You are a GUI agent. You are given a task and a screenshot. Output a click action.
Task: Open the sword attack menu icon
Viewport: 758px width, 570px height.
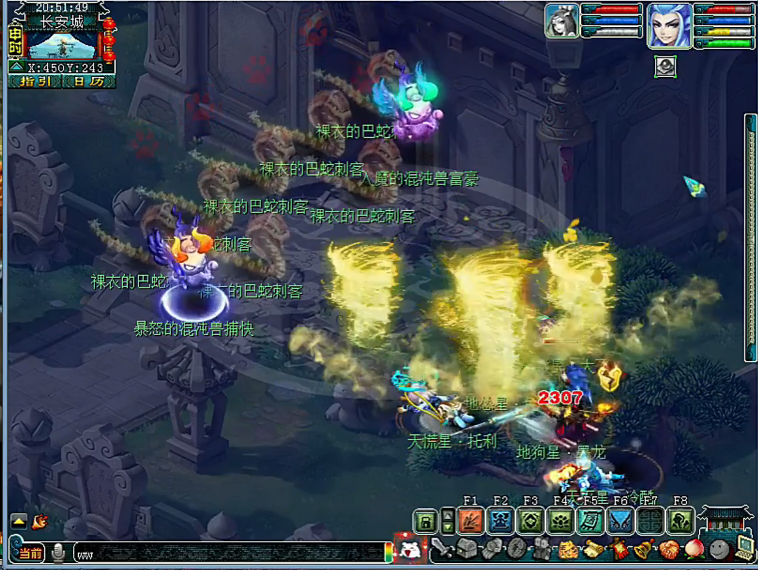pyautogui.click(x=443, y=548)
